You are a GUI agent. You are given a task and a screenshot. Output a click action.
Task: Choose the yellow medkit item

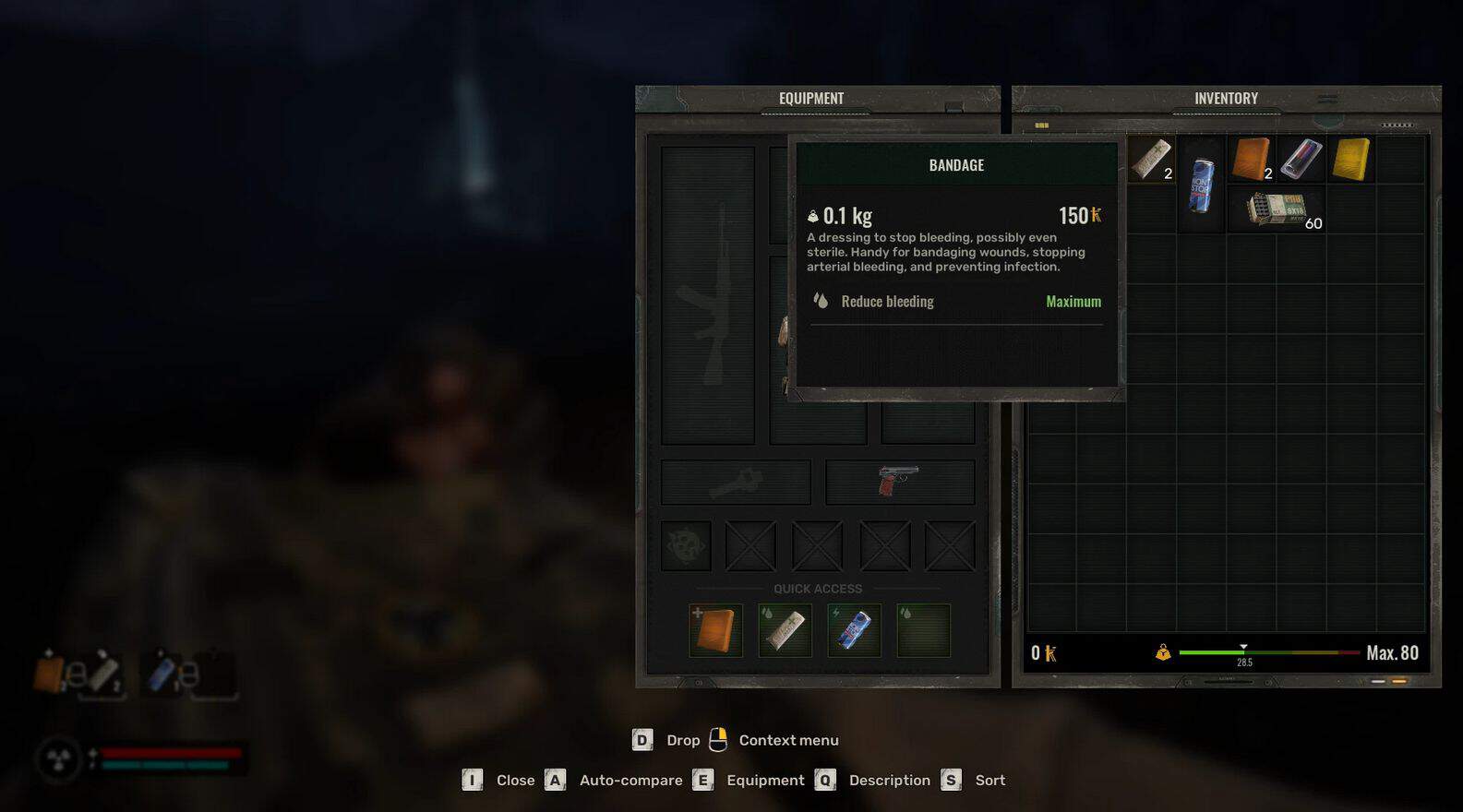[1351, 160]
